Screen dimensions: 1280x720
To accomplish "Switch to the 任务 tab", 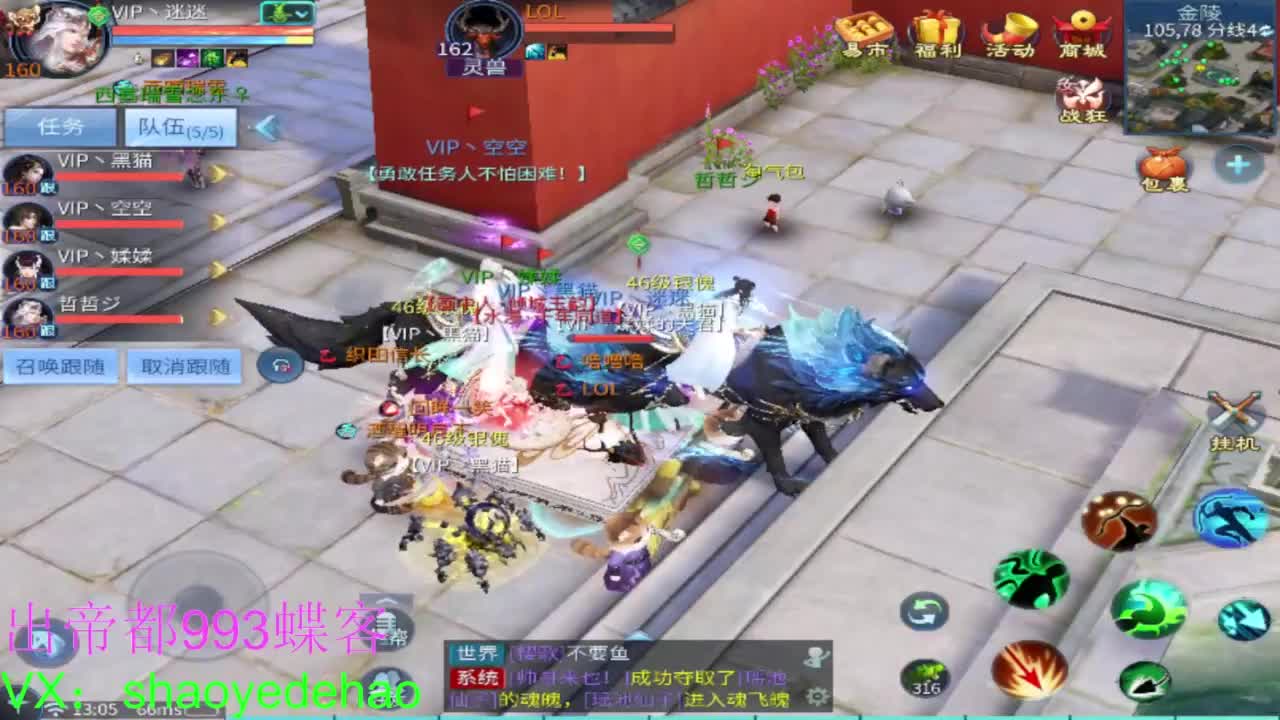I will tap(60, 127).
